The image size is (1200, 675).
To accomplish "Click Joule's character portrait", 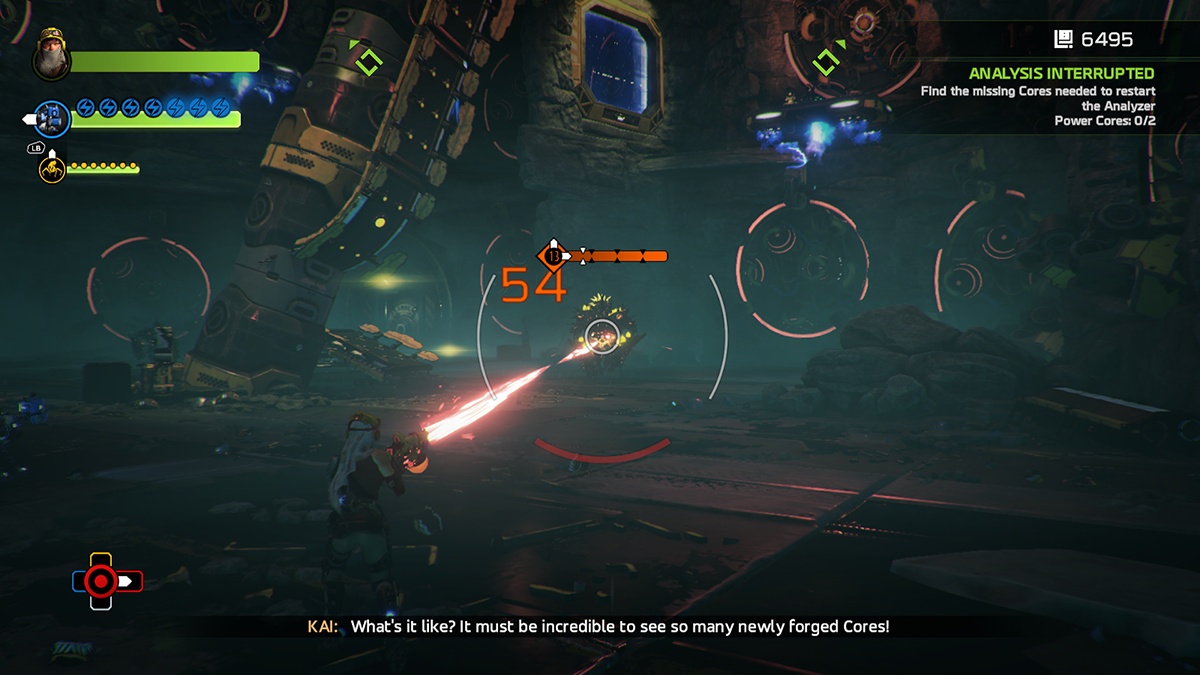I will [x=50, y=58].
